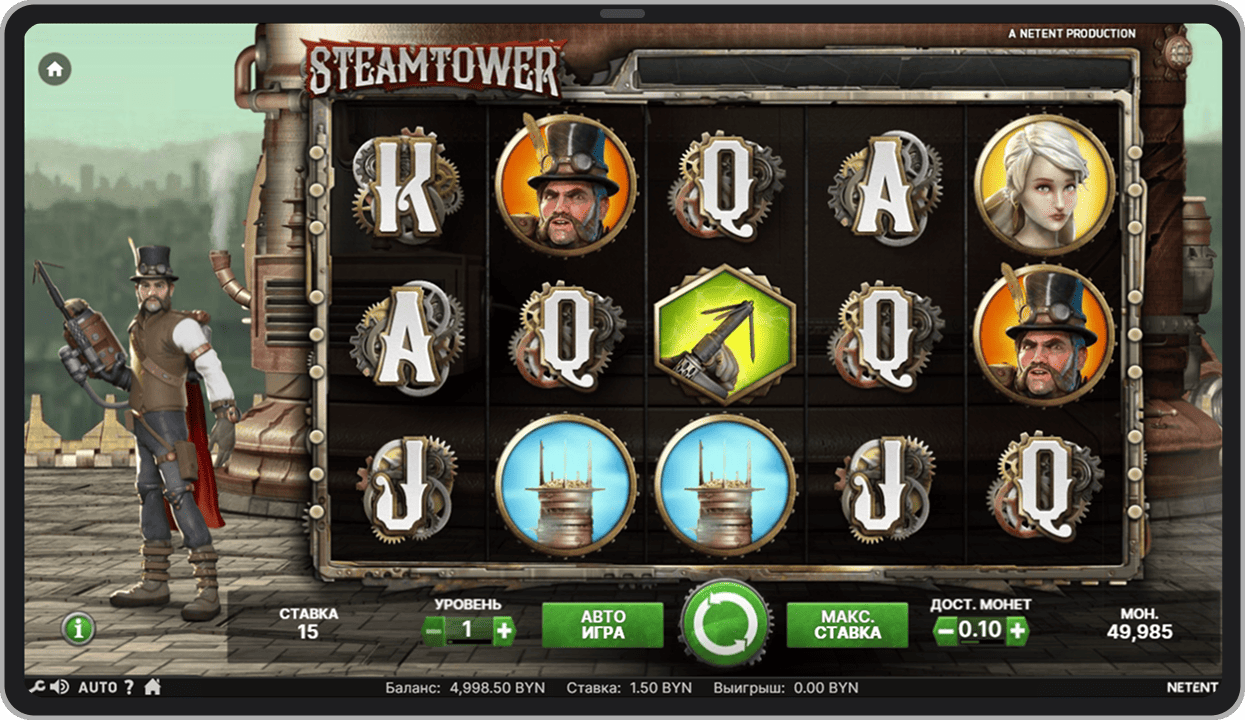Lower the coin value with minus
The height and width of the screenshot is (720, 1245).
click(x=945, y=630)
